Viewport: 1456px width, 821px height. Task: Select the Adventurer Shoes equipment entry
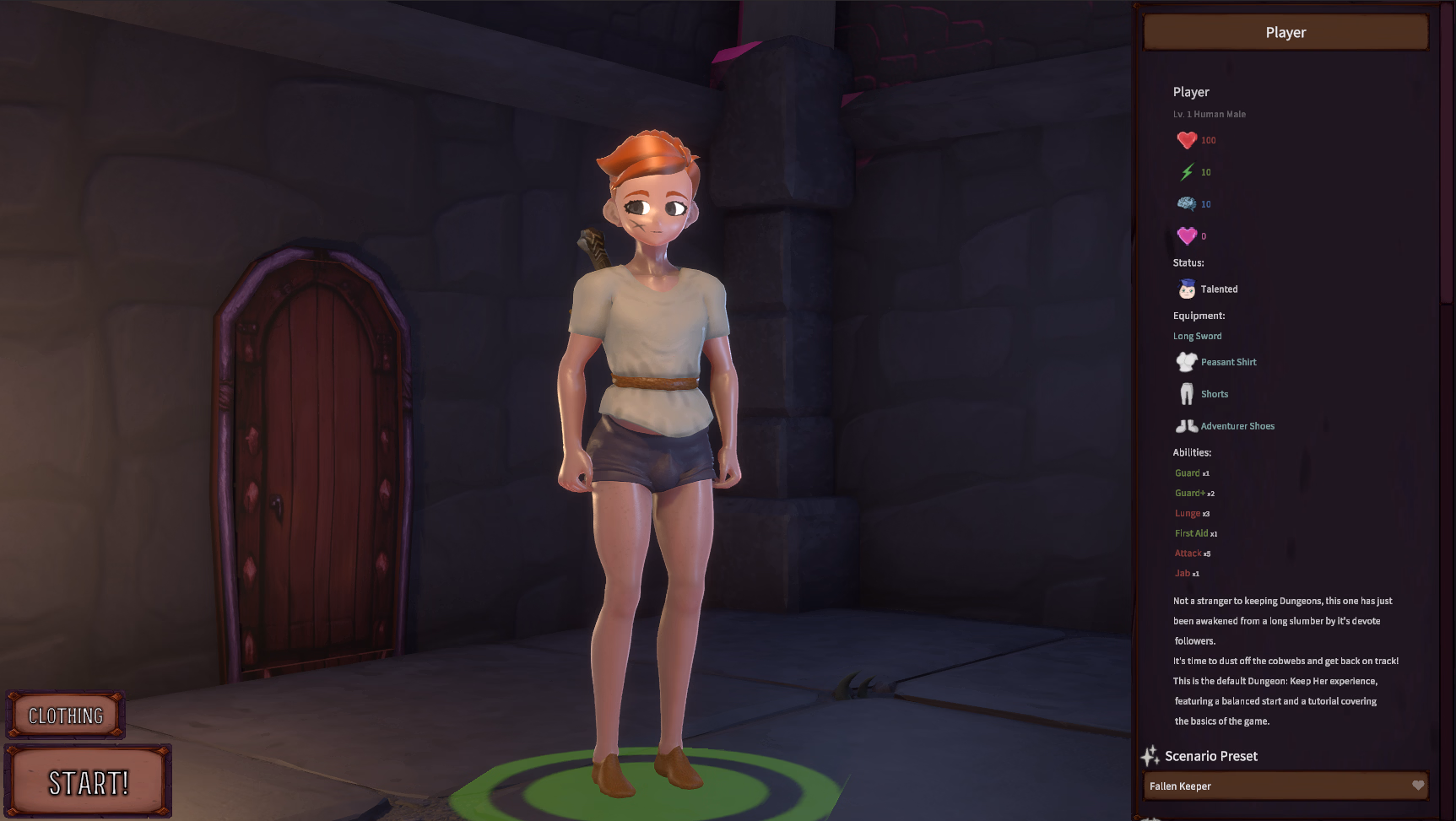pos(1237,426)
